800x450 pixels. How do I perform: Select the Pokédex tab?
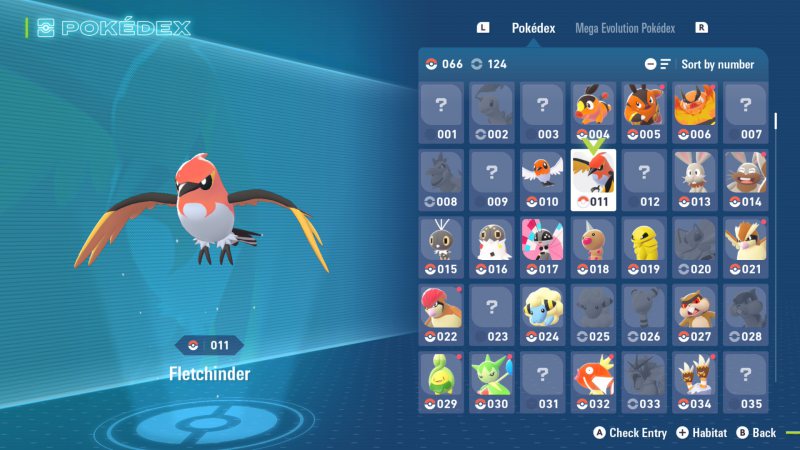[x=533, y=28]
